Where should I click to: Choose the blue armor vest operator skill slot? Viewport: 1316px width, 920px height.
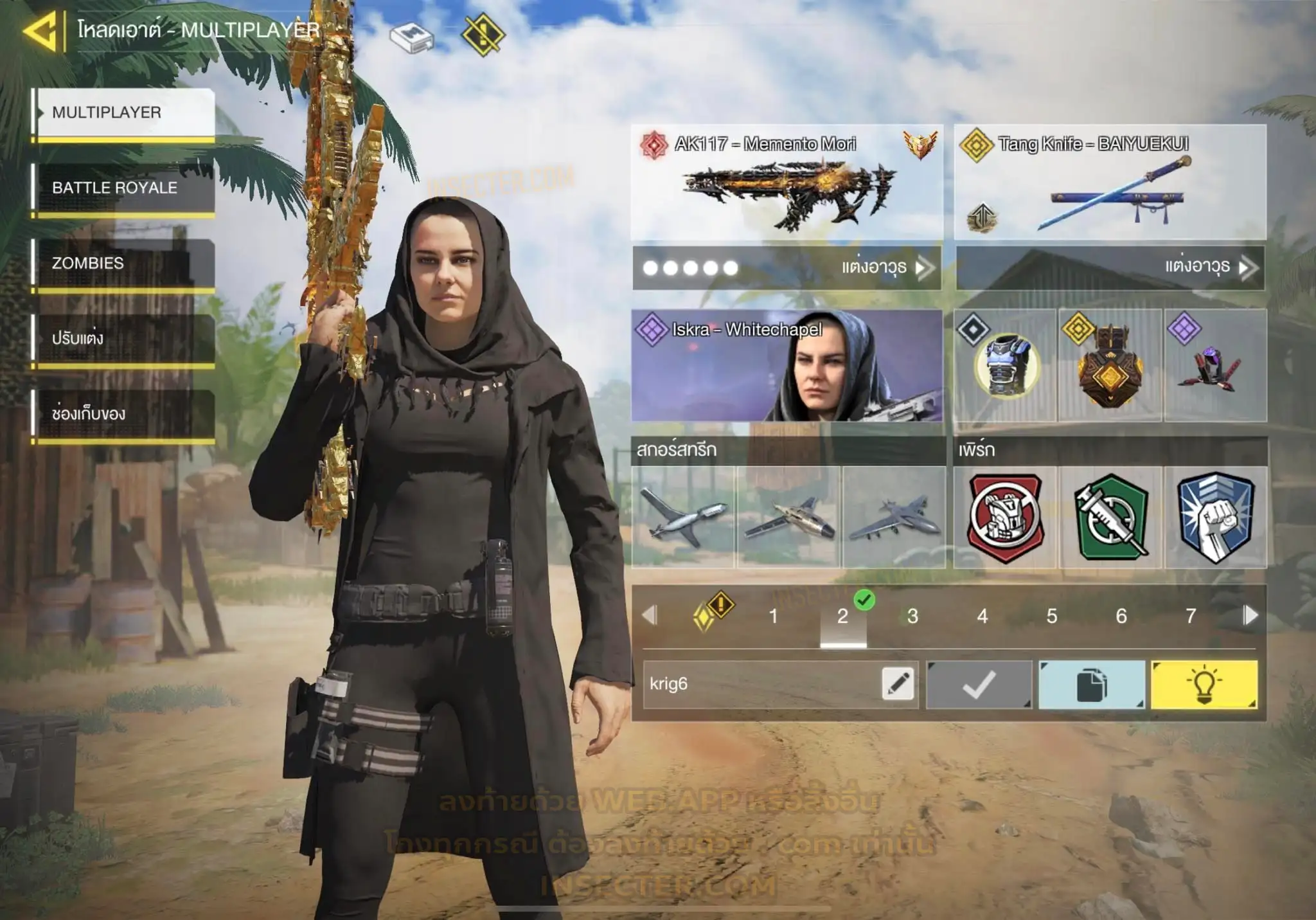coord(1005,365)
